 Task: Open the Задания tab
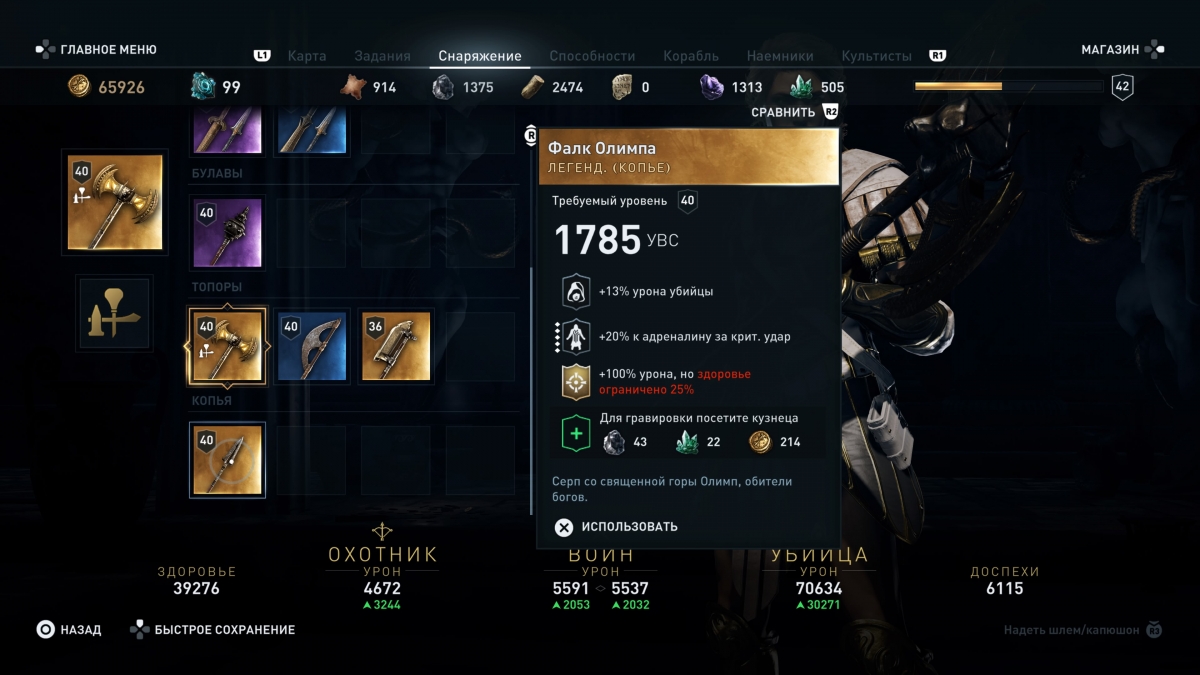pyautogui.click(x=382, y=56)
